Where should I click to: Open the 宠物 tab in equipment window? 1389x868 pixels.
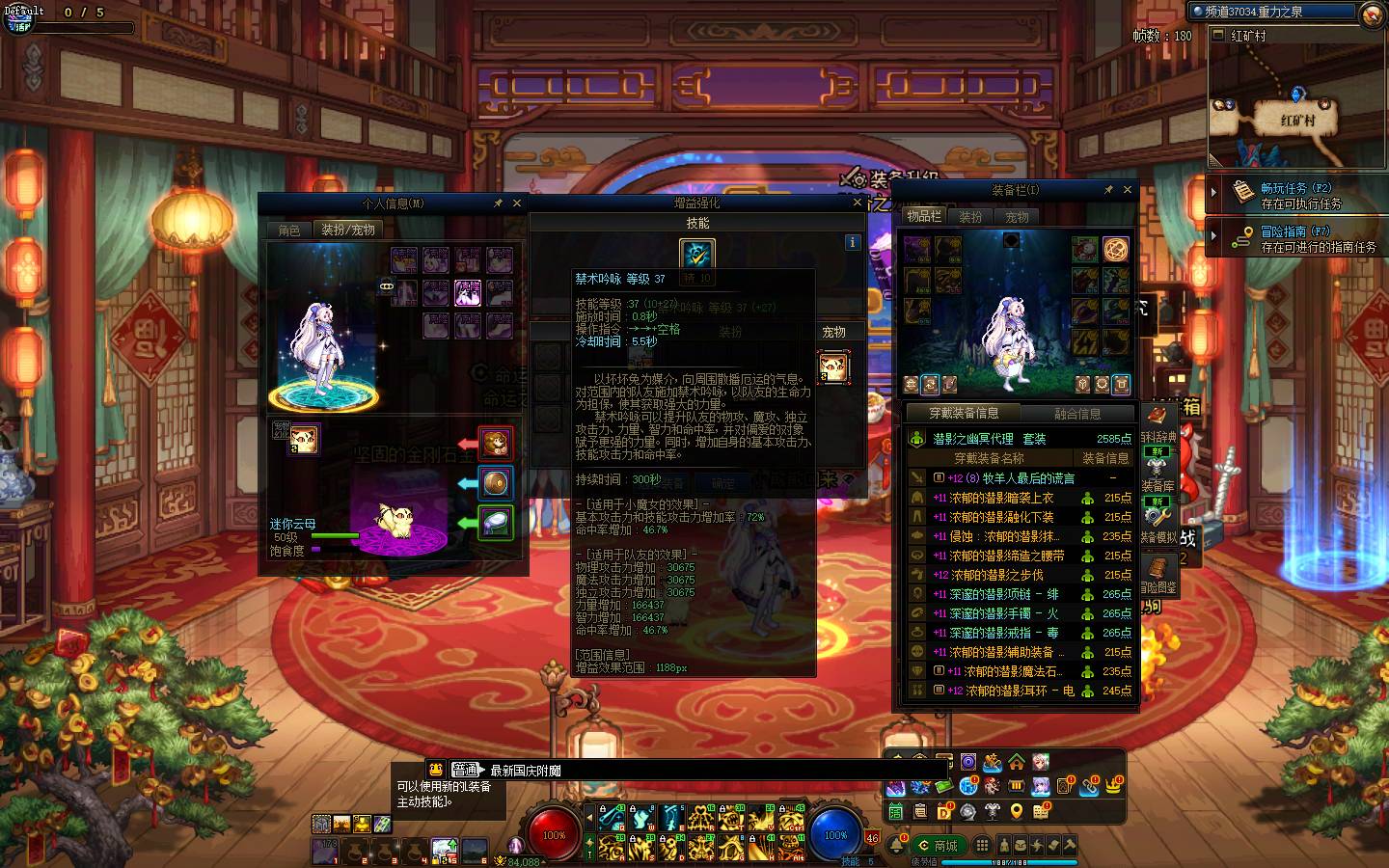click(1017, 217)
